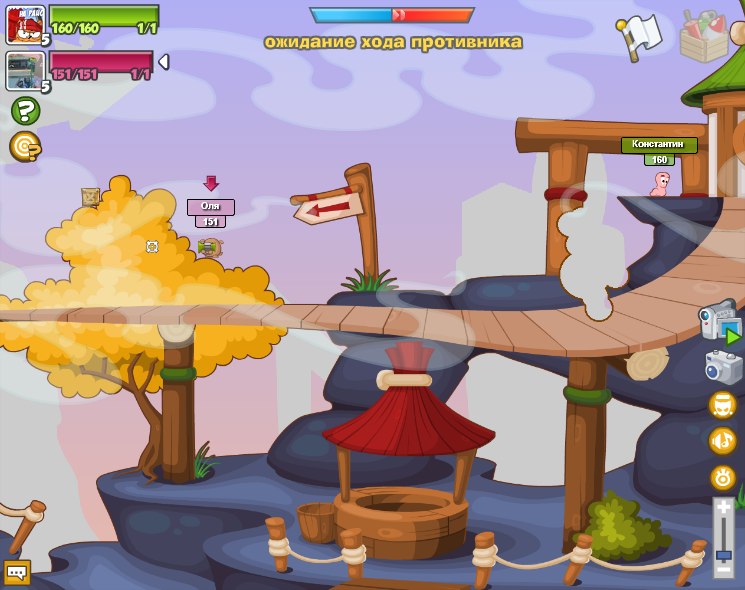Open the weapons crate inventory

(703, 35)
